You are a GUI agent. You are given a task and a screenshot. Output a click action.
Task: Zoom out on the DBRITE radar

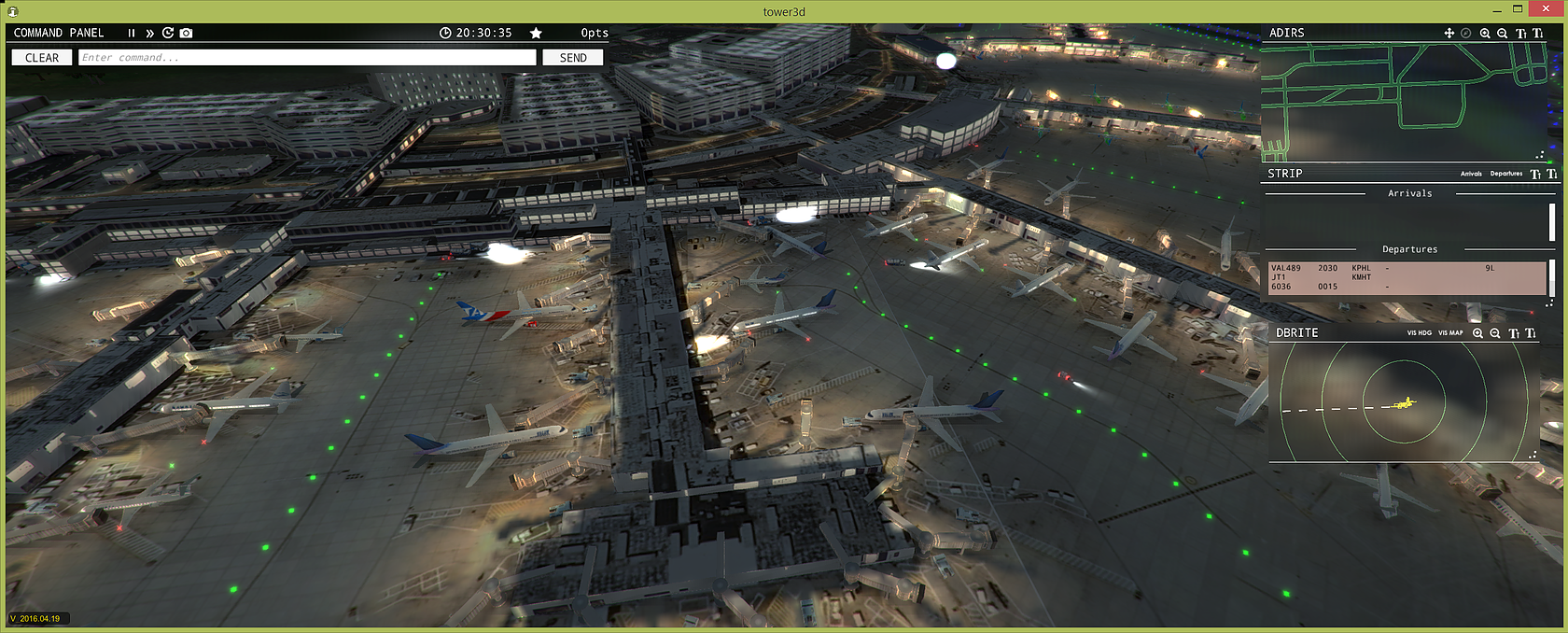coord(1495,333)
